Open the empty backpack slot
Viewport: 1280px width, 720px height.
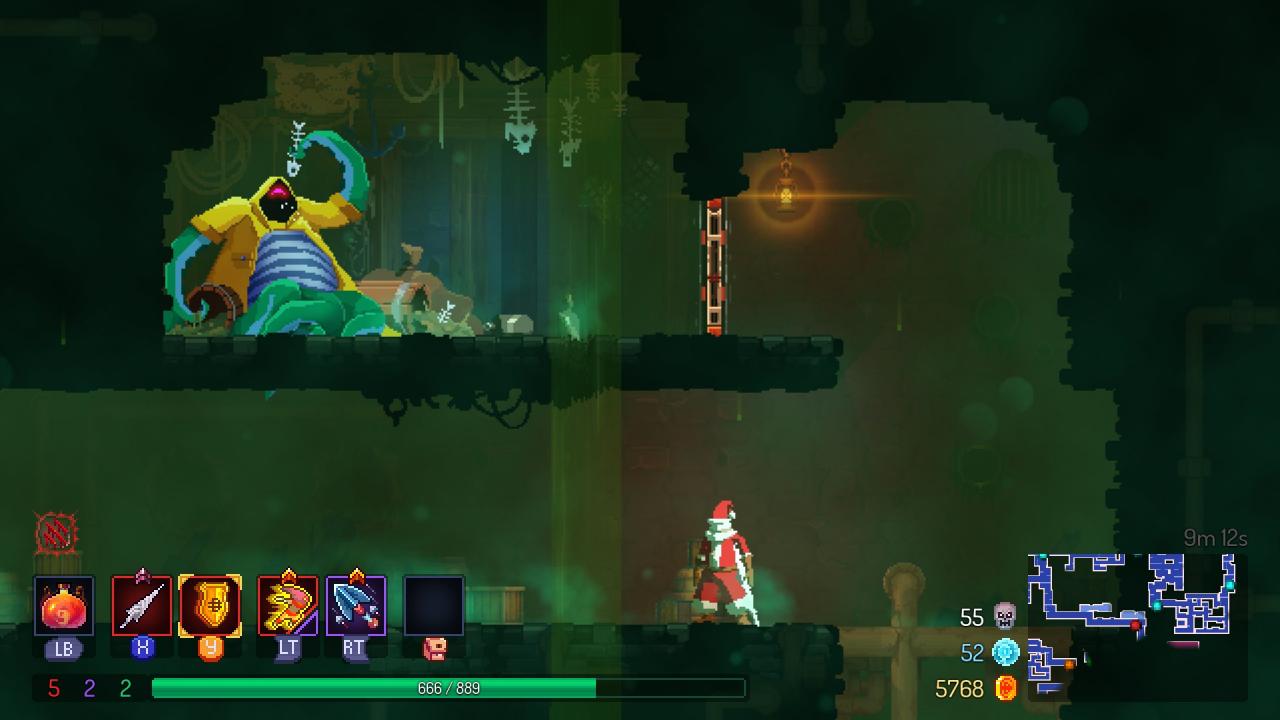coord(434,606)
